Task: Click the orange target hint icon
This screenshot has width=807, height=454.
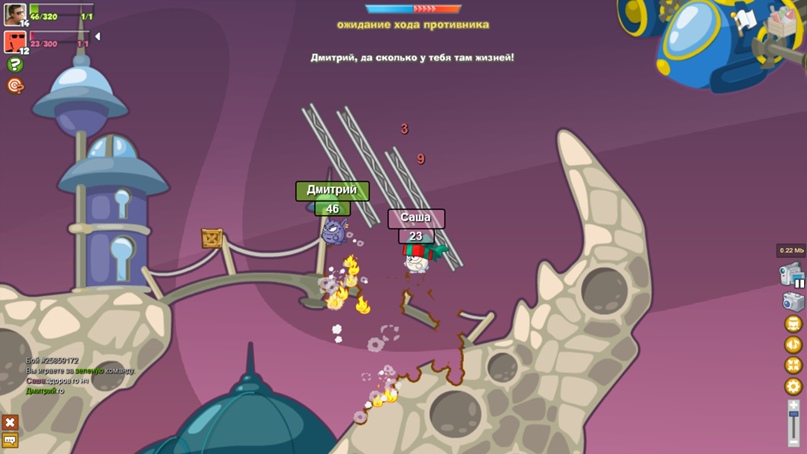Action: tap(15, 86)
